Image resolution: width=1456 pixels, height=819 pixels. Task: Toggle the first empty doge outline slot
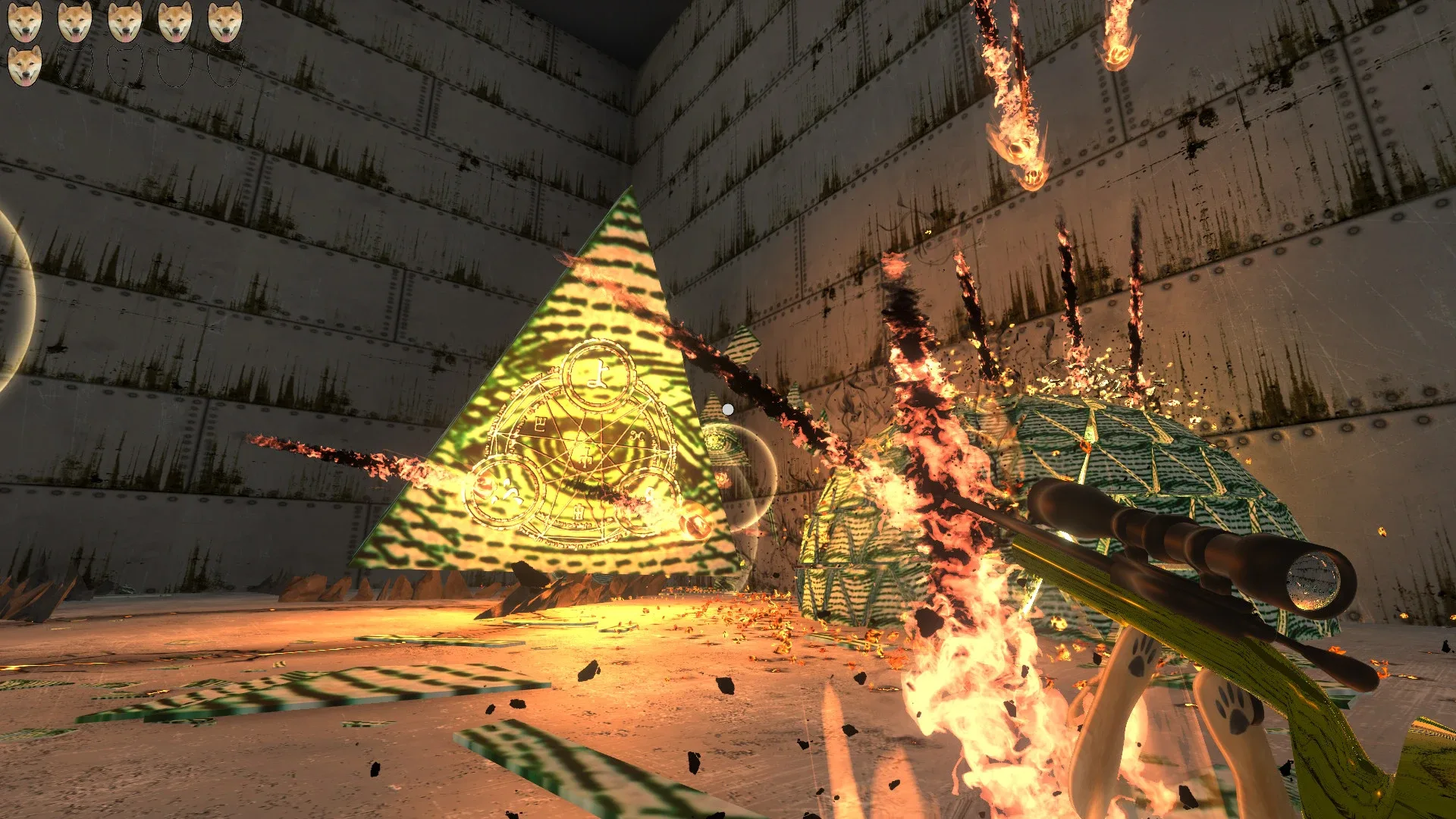[x=76, y=66]
